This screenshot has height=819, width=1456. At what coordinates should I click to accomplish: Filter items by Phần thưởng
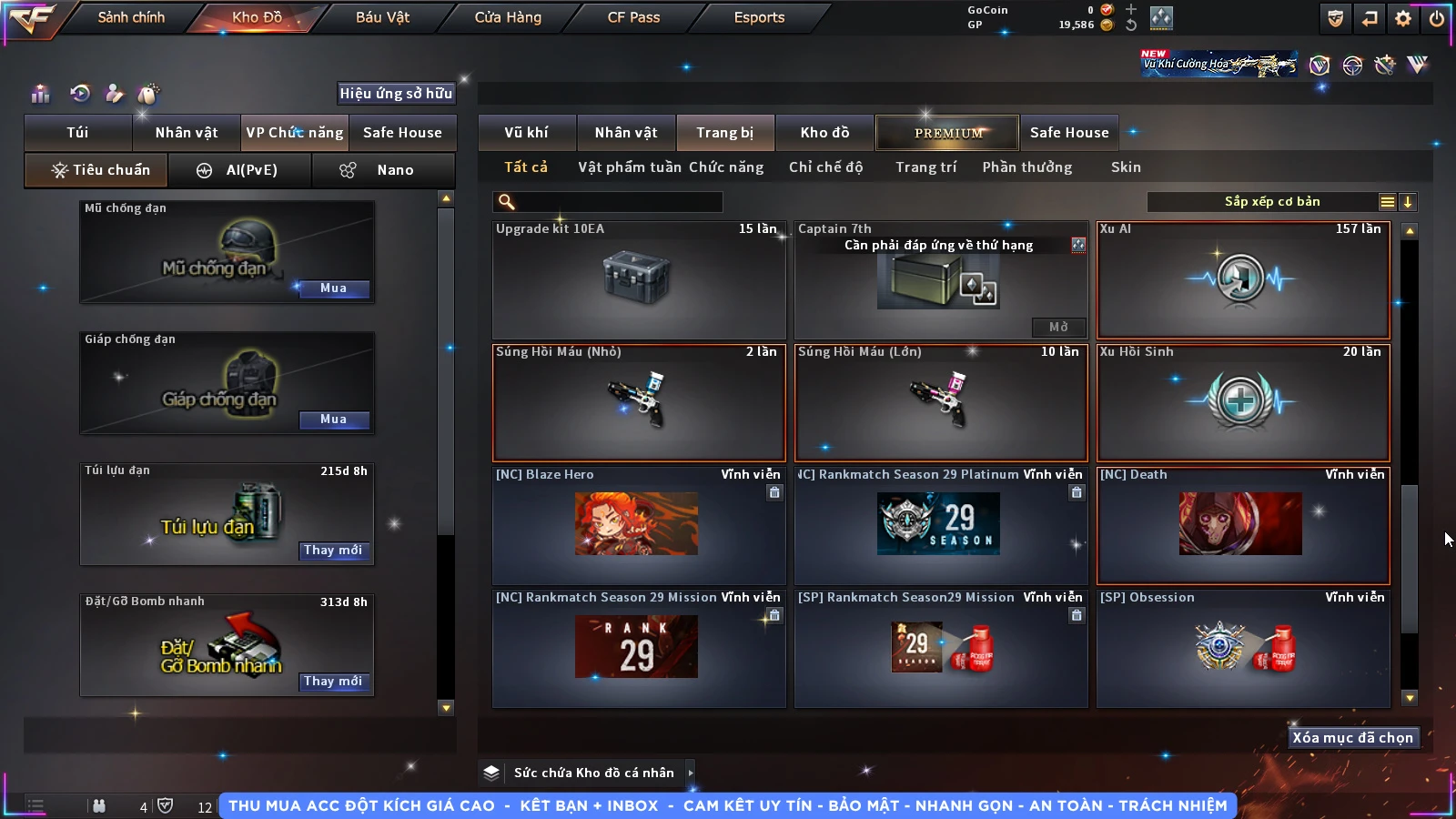tap(1026, 167)
